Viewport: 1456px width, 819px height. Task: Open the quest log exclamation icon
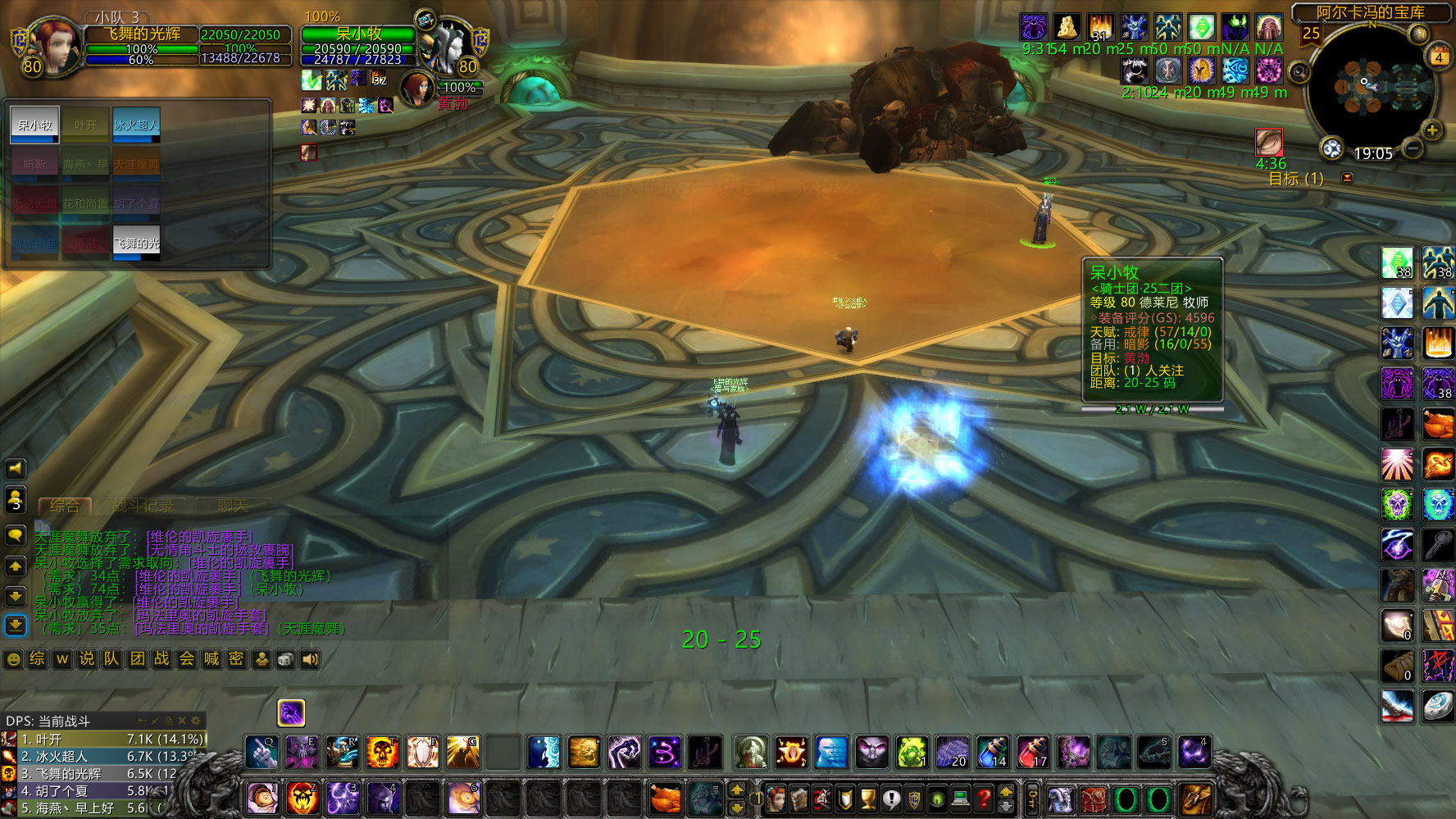click(x=890, y=798)
